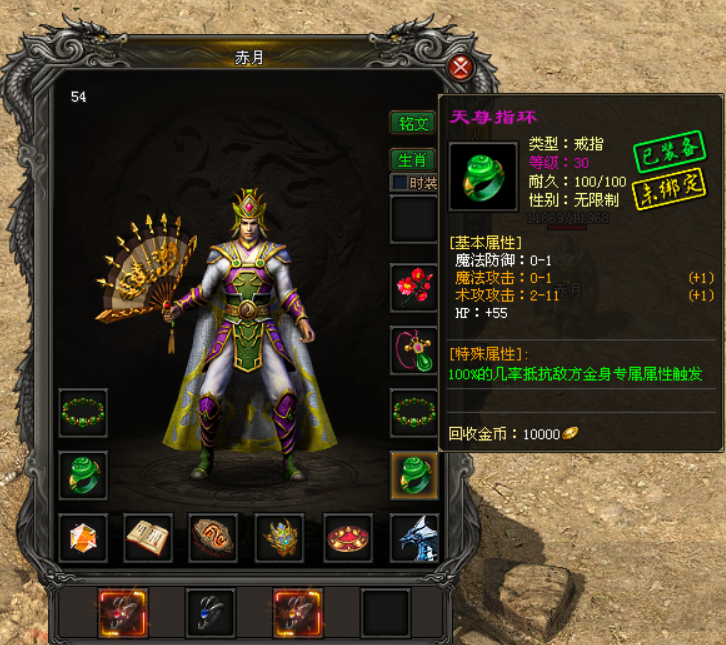Open the 生肖 zodiac panel
Viewport: 726px width, 645px height.
[x=413, y=160]
